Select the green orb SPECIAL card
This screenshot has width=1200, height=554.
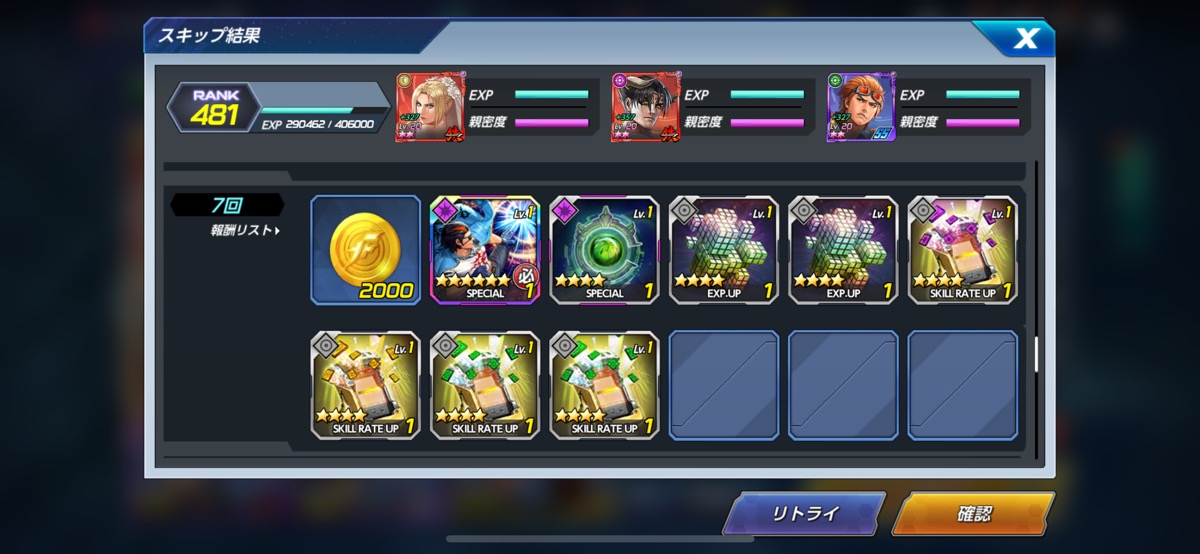pyautogui.click(x=604, y=250)
